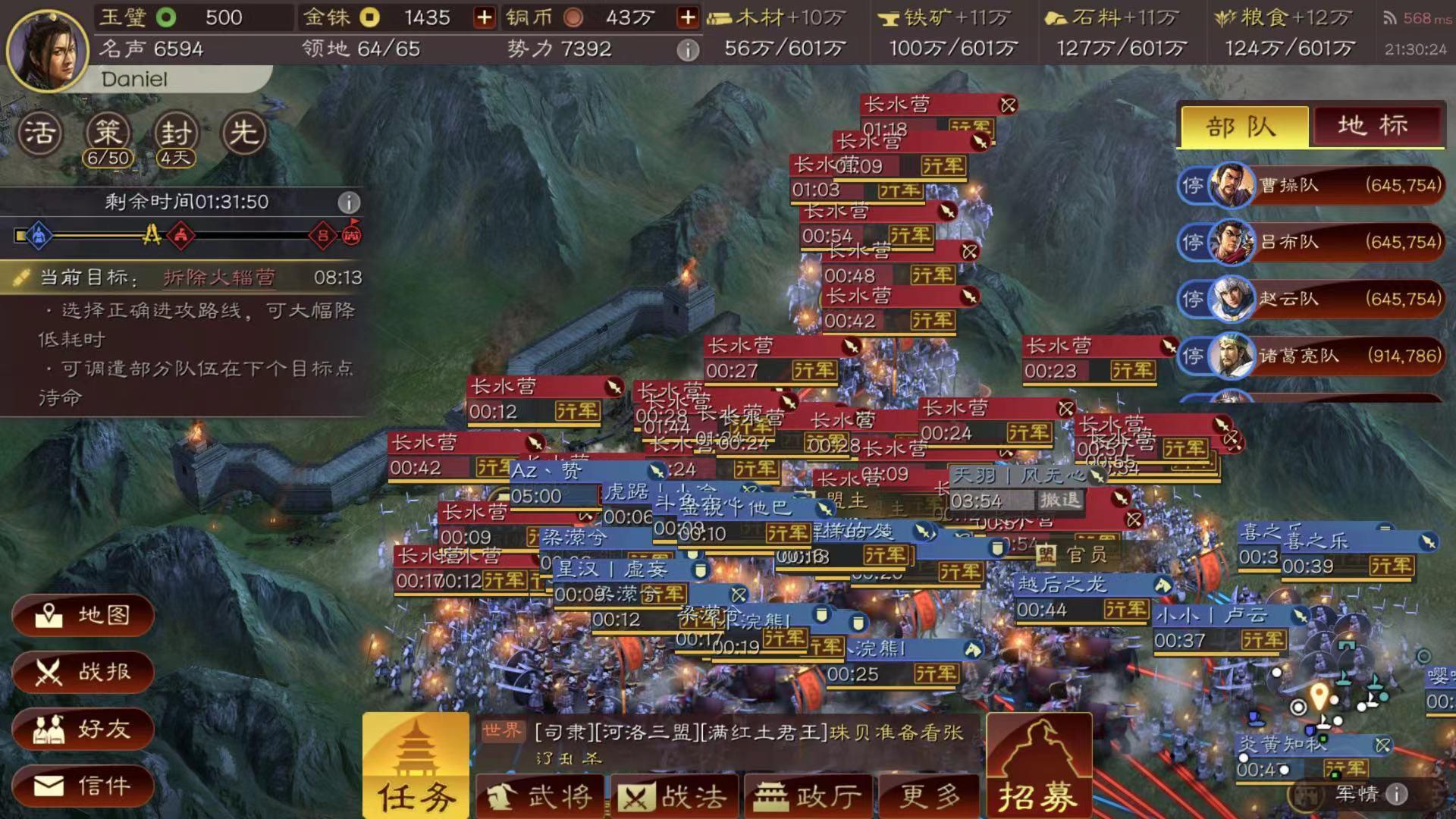Open Daniel's player portrait

(47, 50)
